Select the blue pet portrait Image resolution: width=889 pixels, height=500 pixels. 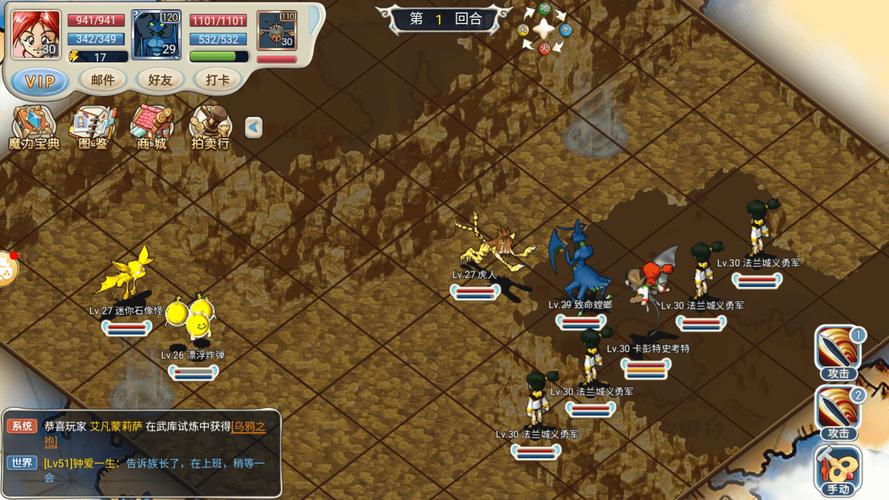156,34
